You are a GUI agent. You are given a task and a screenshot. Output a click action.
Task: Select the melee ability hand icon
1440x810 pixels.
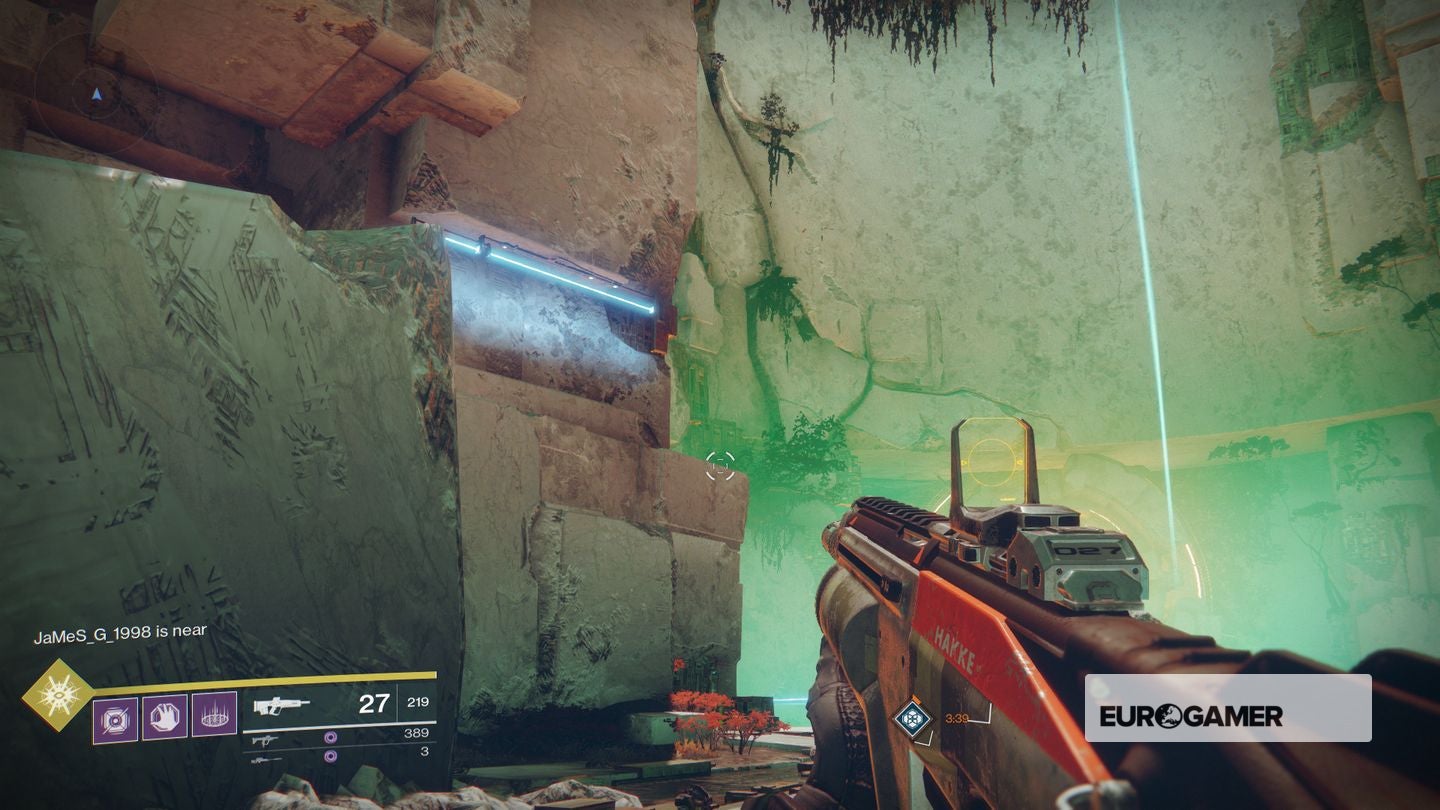[x=164, y=717]
